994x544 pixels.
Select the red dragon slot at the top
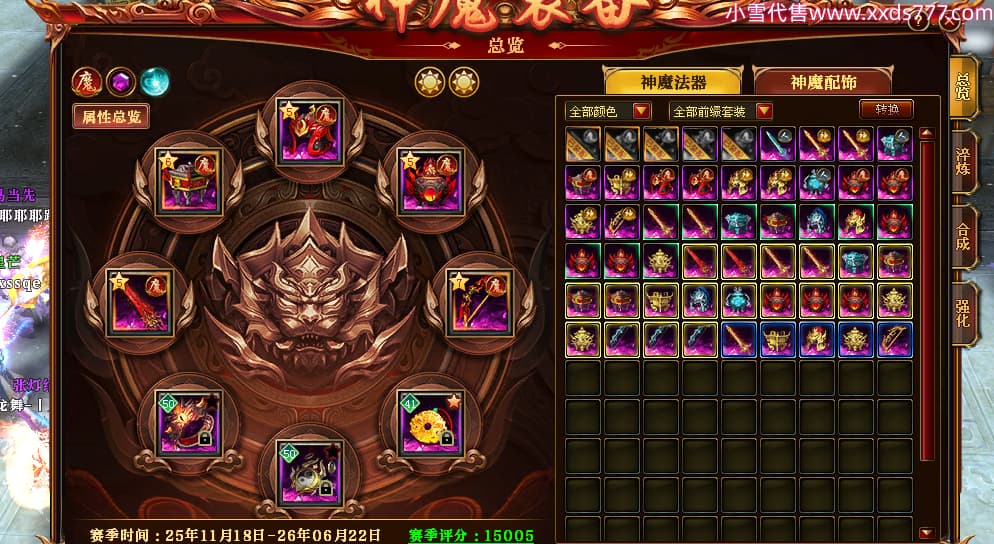coord(309,132)
